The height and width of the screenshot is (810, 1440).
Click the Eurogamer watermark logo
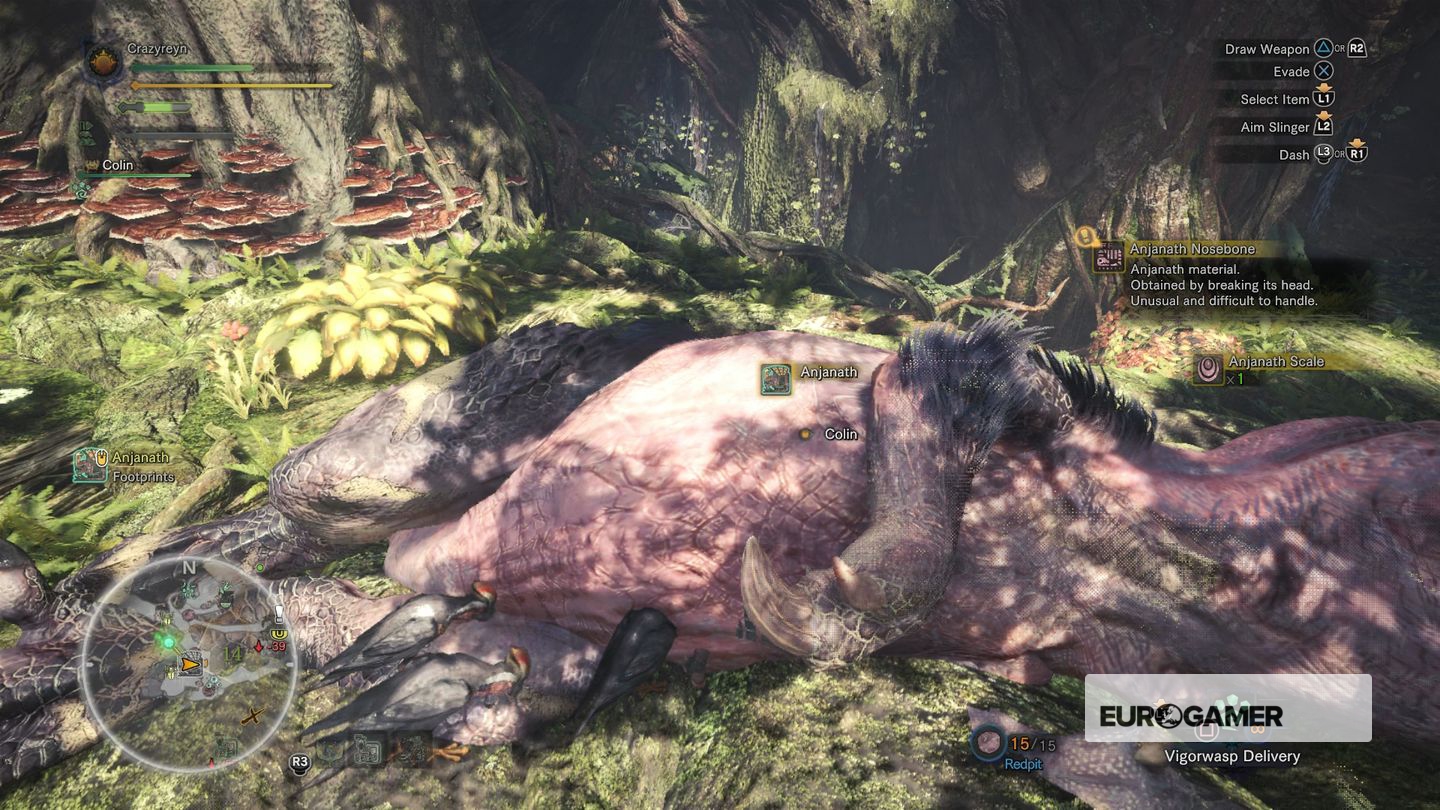pos(1190,716)
